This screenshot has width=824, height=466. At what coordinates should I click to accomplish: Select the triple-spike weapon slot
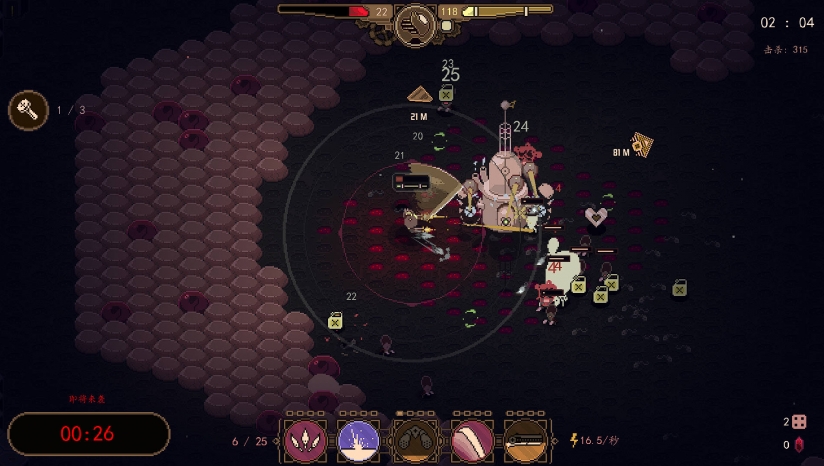(x=304, y=440)
